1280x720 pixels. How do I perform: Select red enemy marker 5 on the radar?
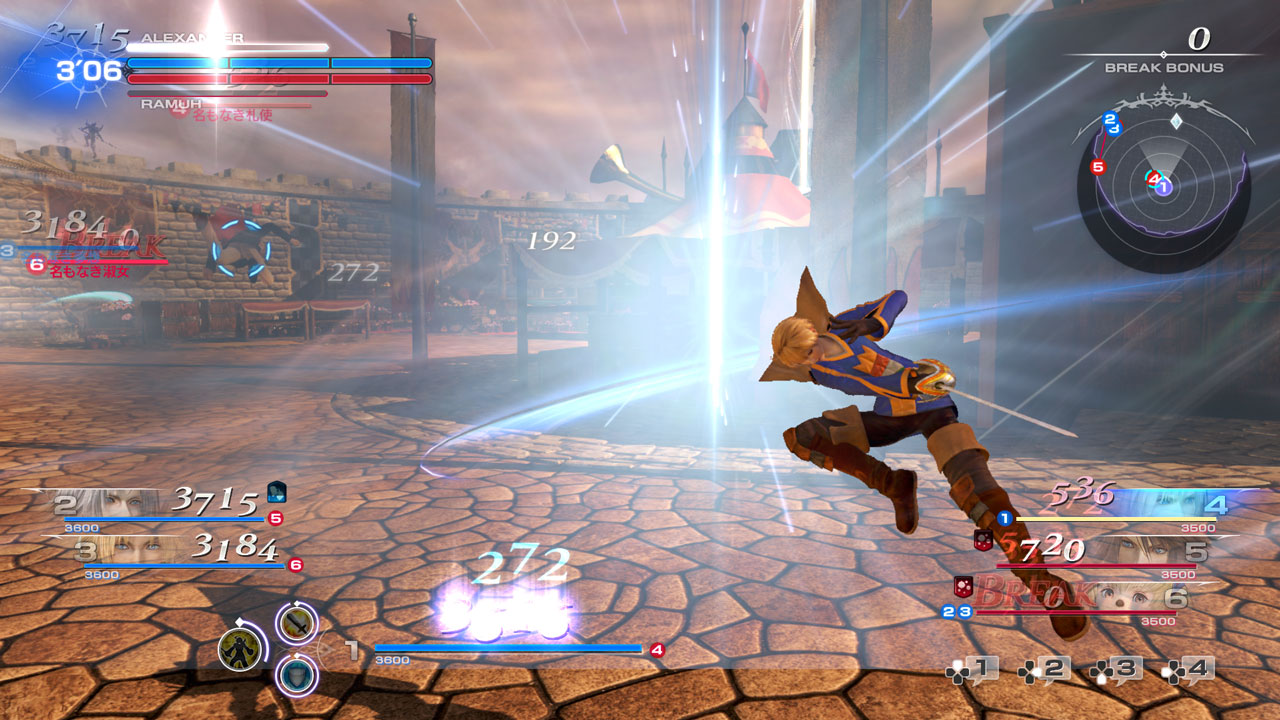pyautogui.click(x=1098, y=167)
